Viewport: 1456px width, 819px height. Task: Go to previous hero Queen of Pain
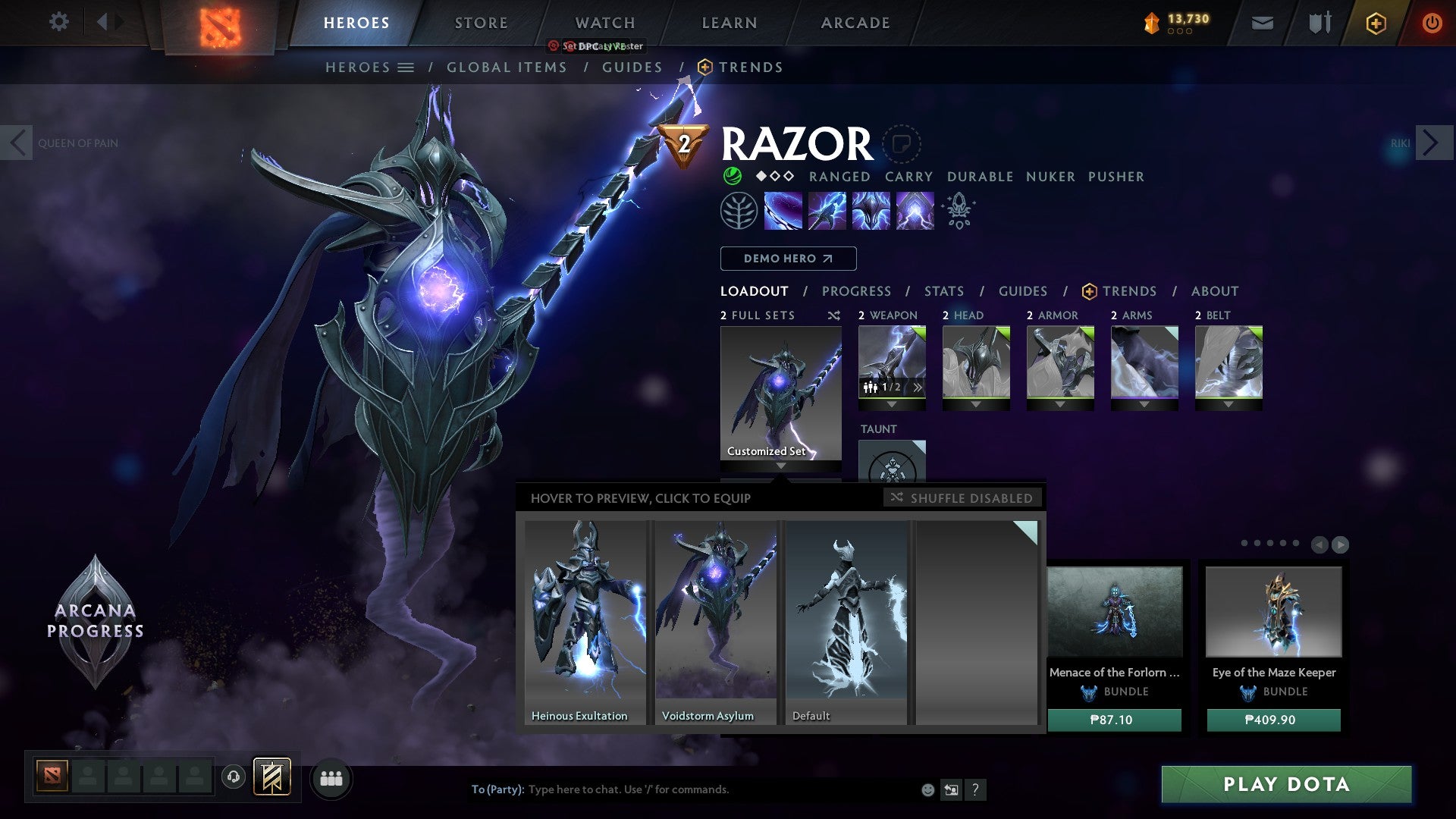[17, 143]
